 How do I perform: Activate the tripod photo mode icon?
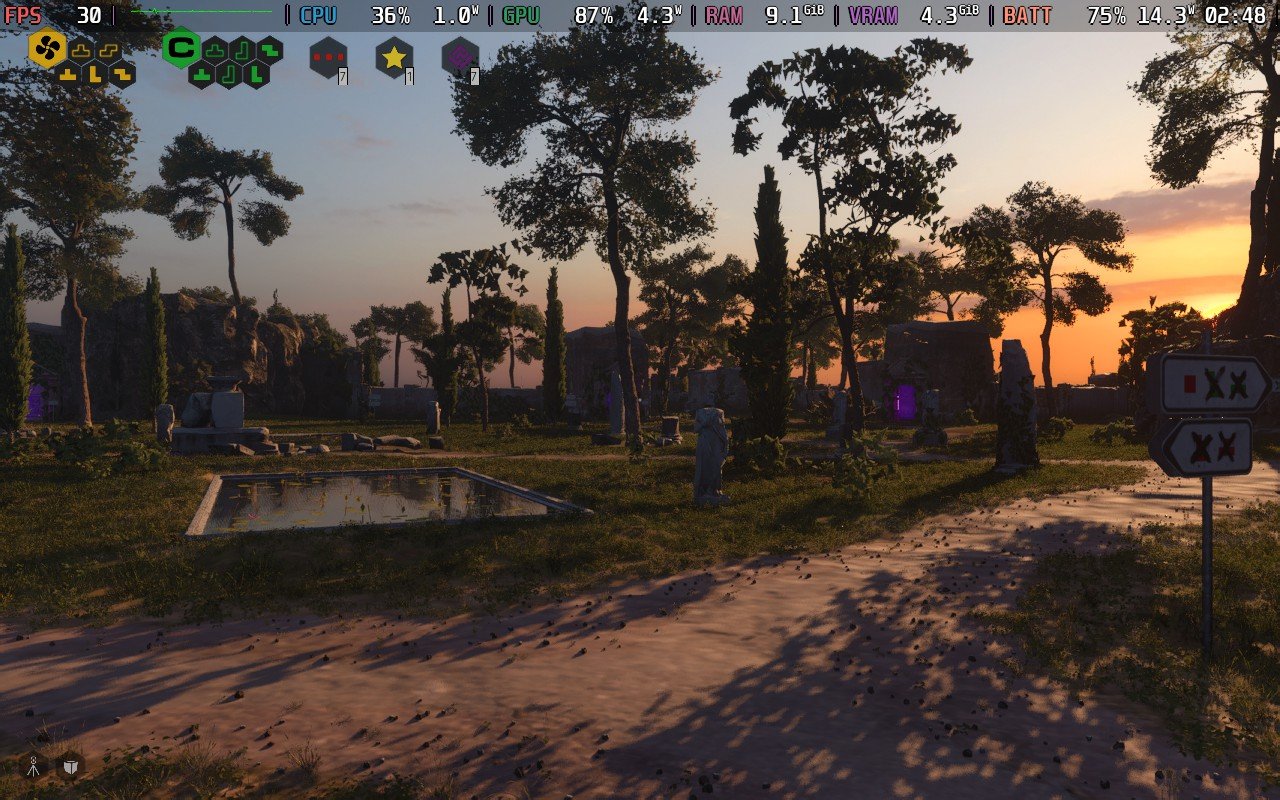[x=33, y=766]
